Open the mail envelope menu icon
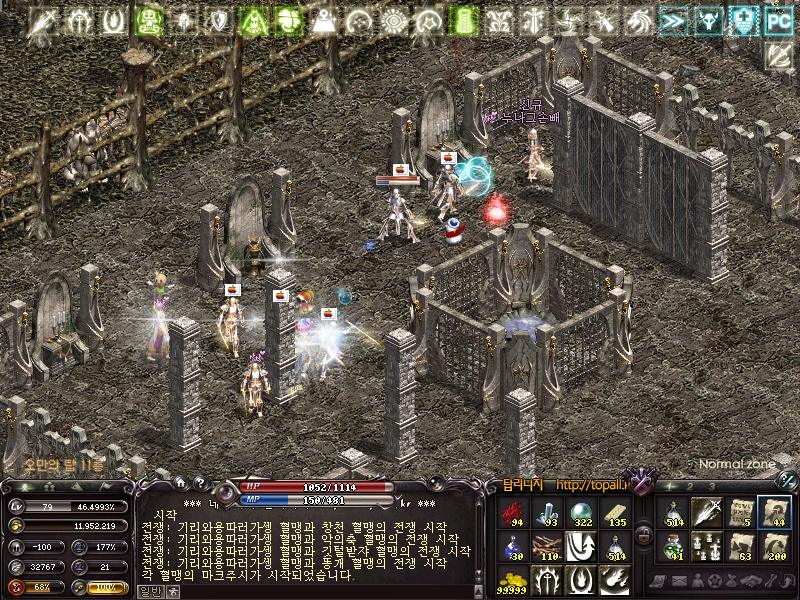Screen dimensions: 800x600 (678, 582)
